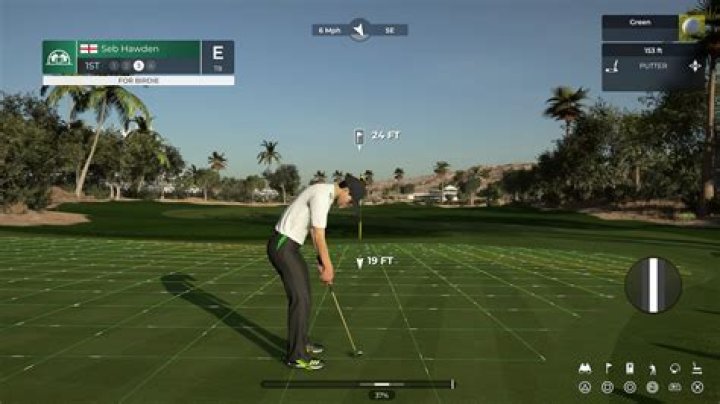Open the scorecard icon
This screenshot has width=720, height=404.
pos(629,368)
